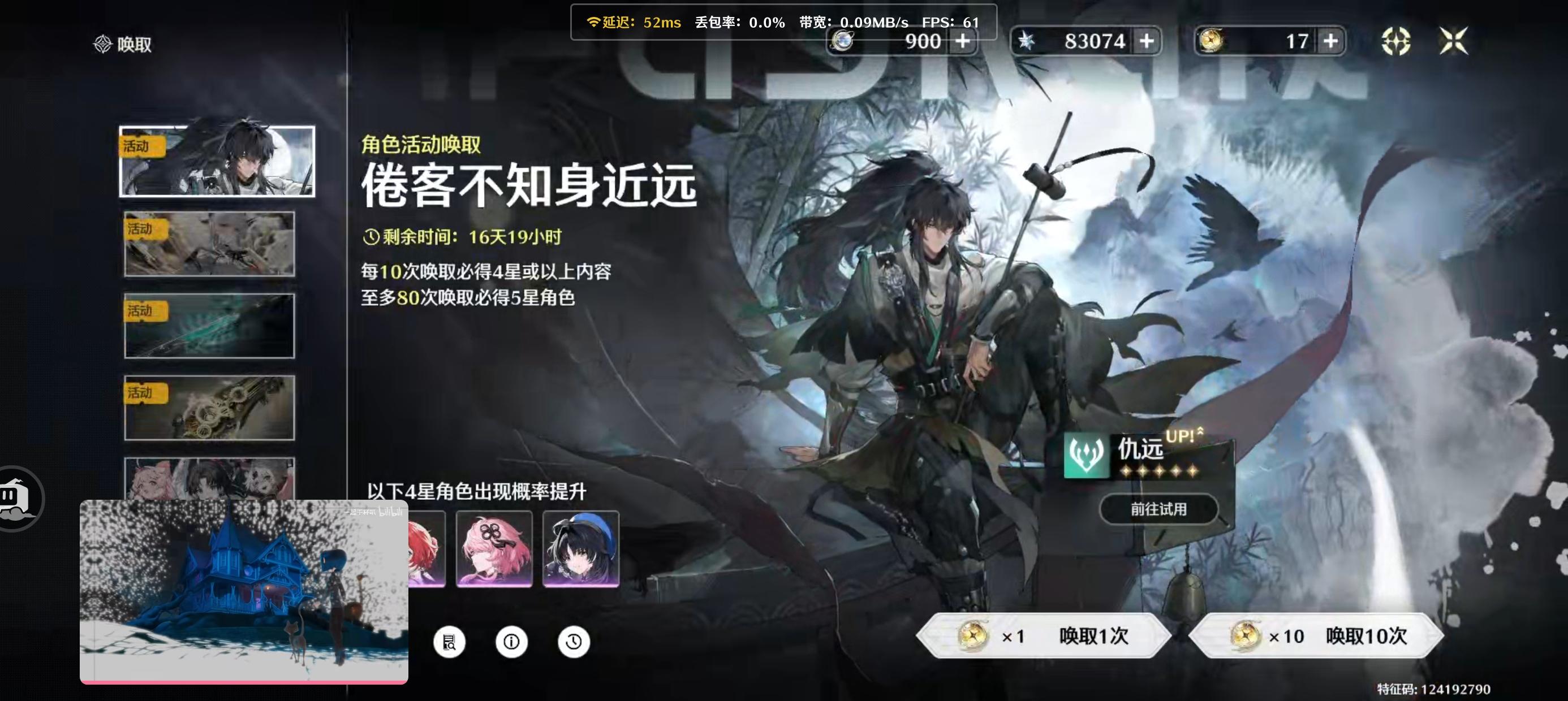Click the plus next to 17 coins

(x=1330, y=40)
